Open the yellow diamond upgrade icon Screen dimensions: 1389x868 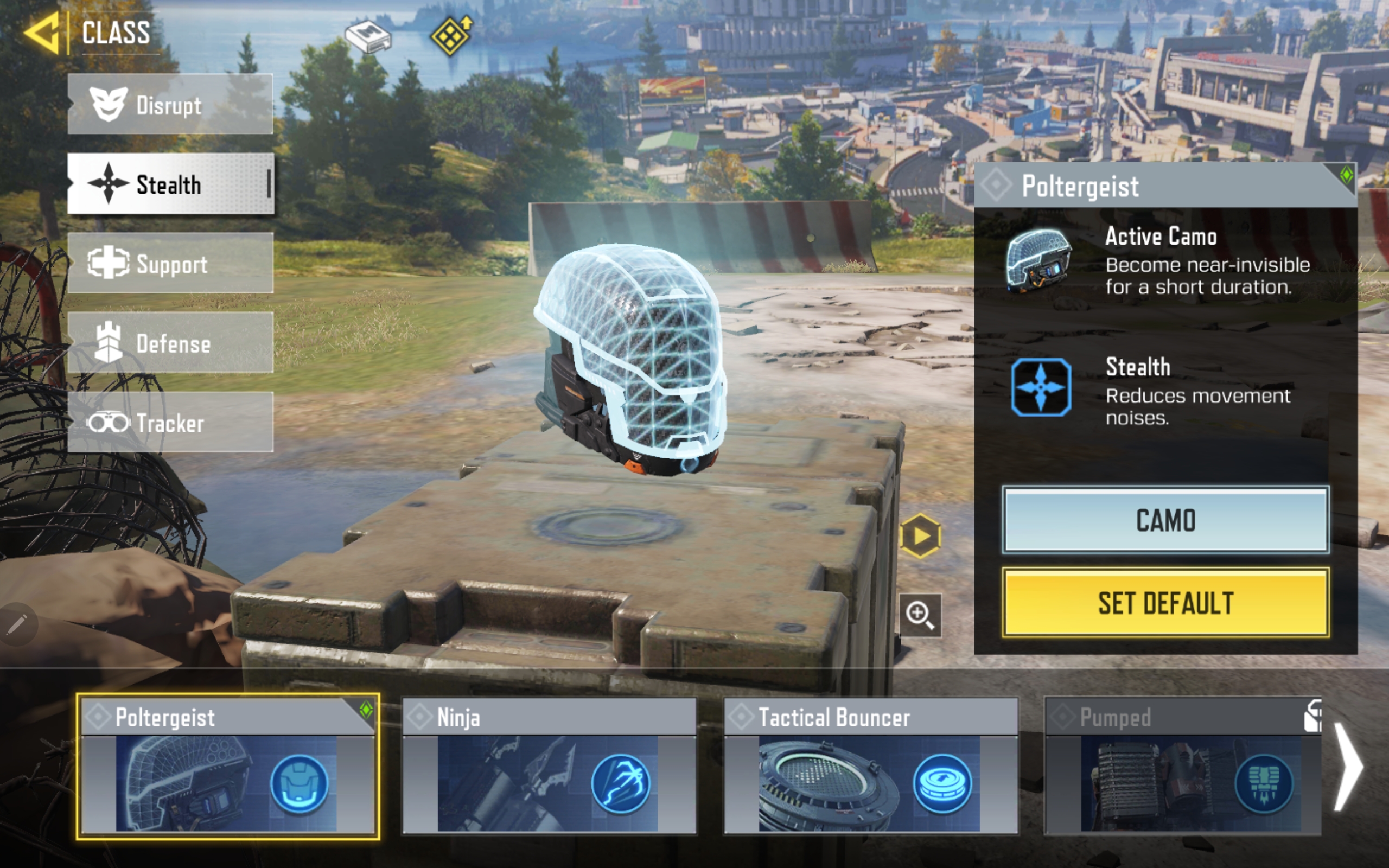[451, 36]
